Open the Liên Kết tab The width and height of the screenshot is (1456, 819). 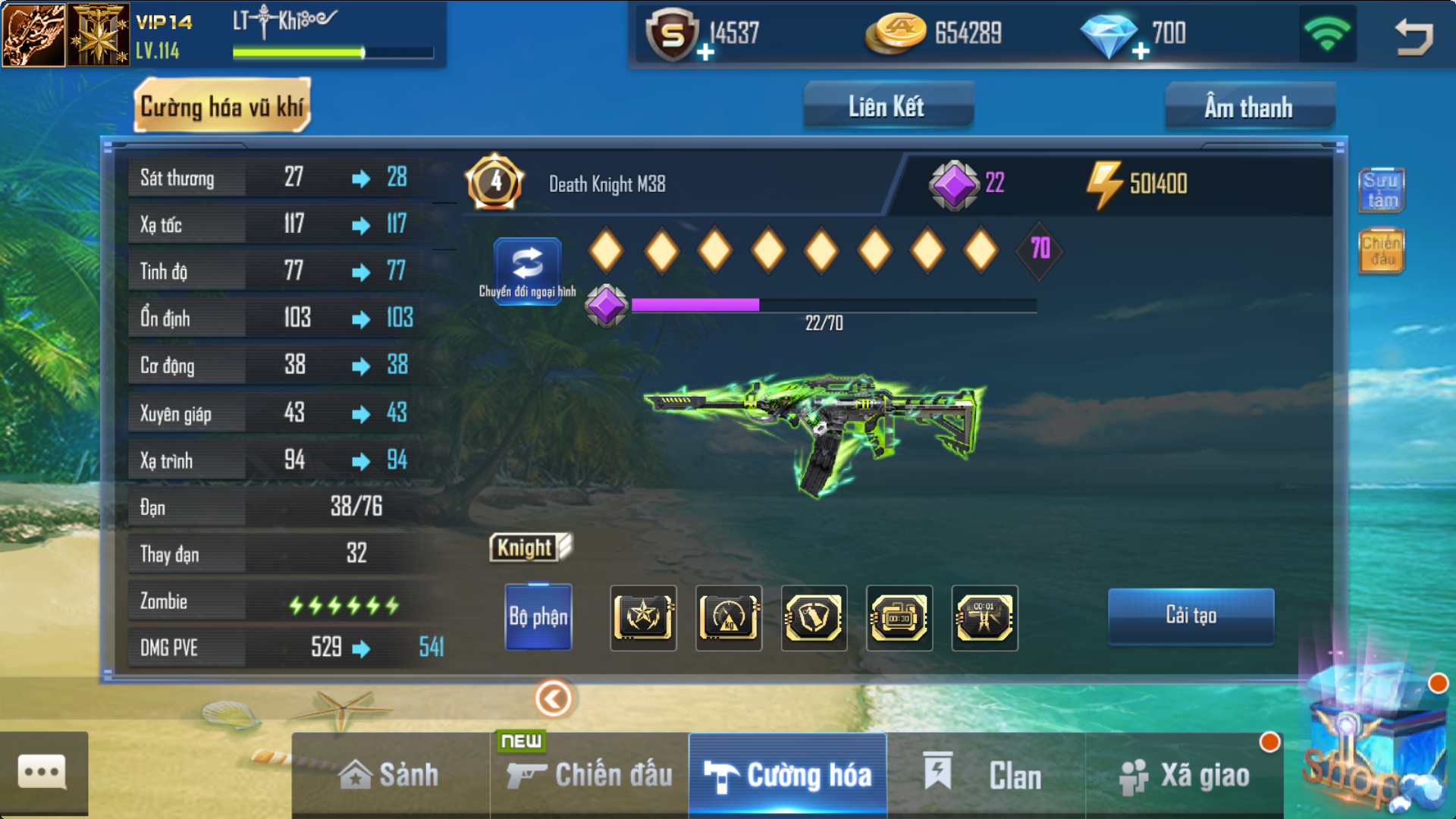click(x=887, y=107)
